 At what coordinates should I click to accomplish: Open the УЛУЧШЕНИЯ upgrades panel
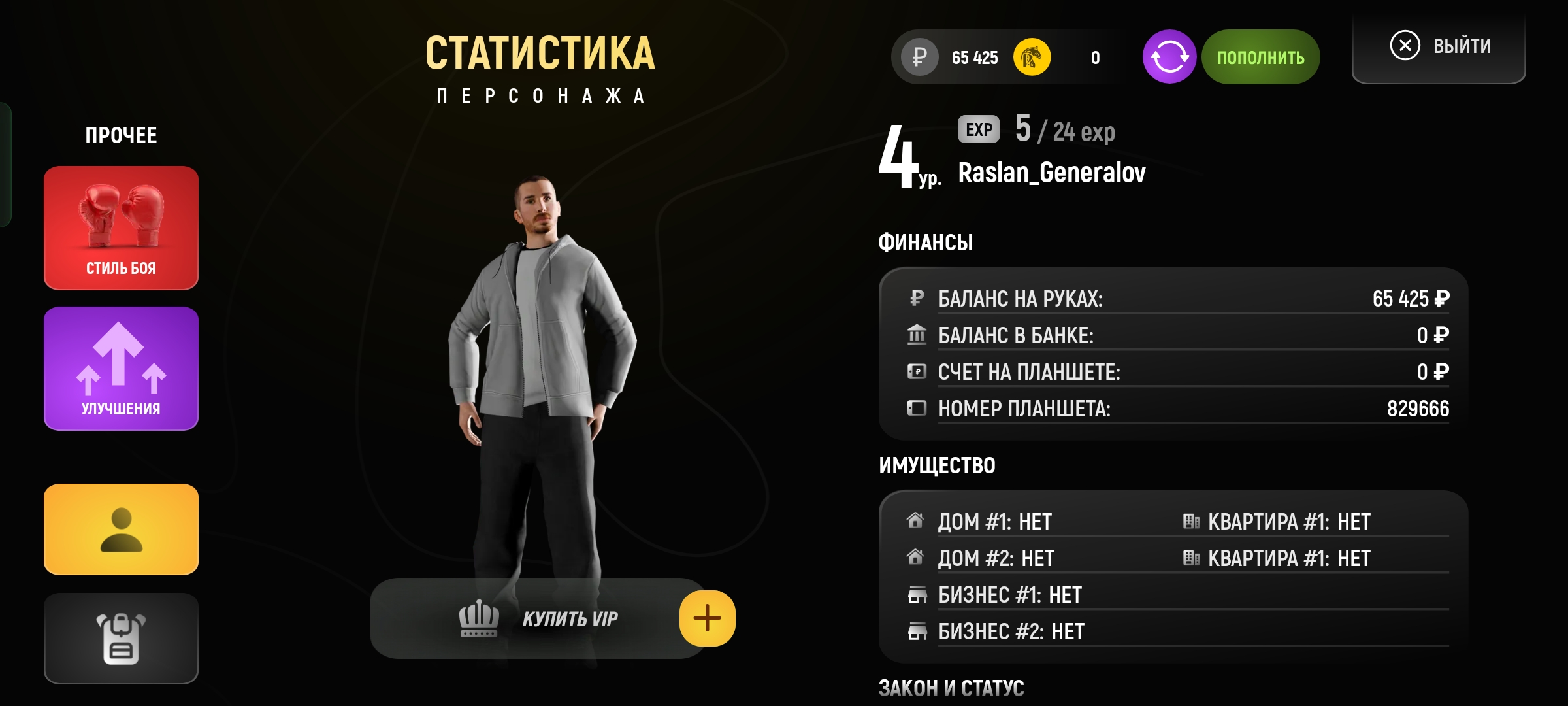pyautogui.click(x=120, y=368)
